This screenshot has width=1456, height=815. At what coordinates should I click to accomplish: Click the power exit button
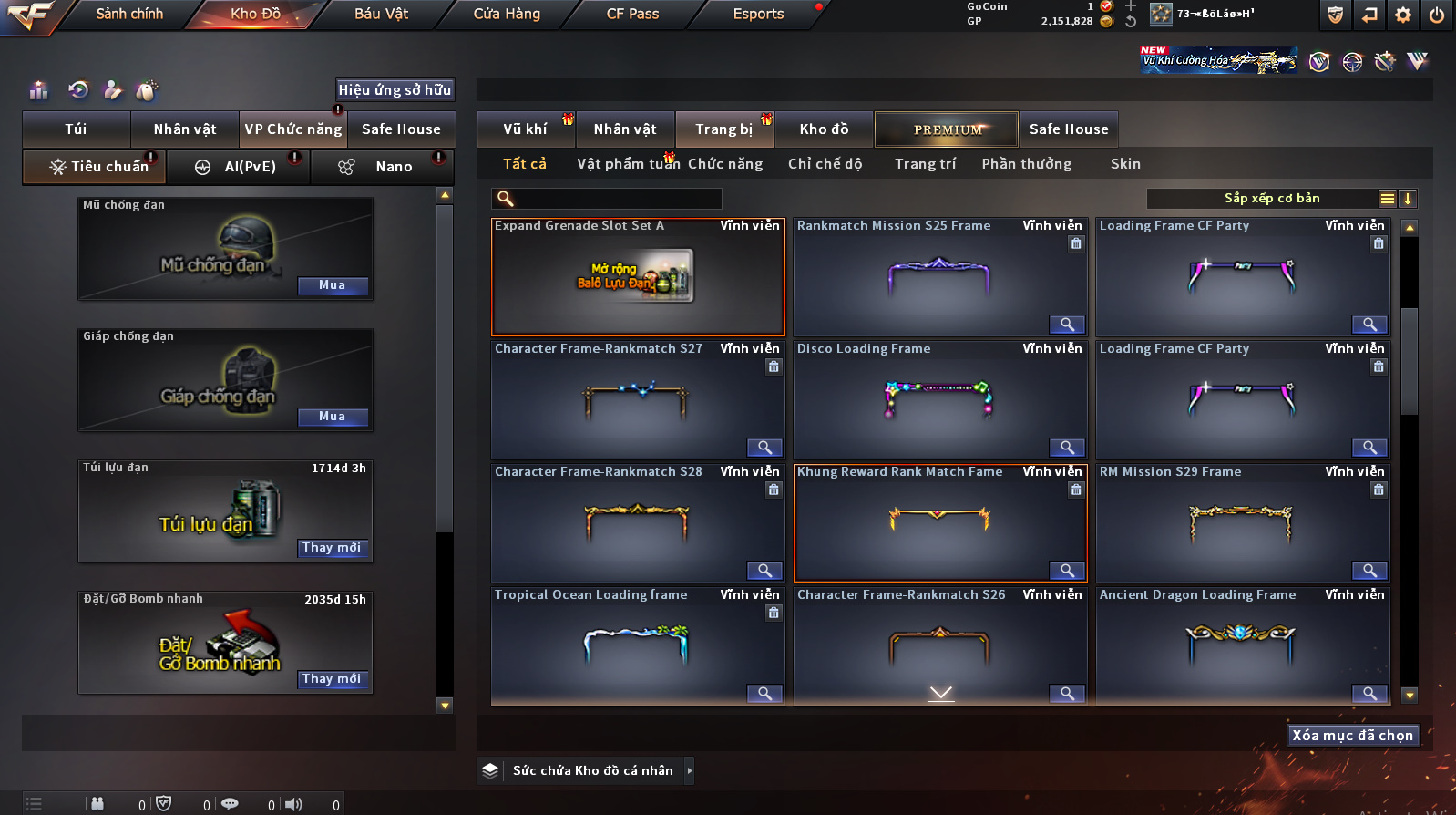[1437, 15]
